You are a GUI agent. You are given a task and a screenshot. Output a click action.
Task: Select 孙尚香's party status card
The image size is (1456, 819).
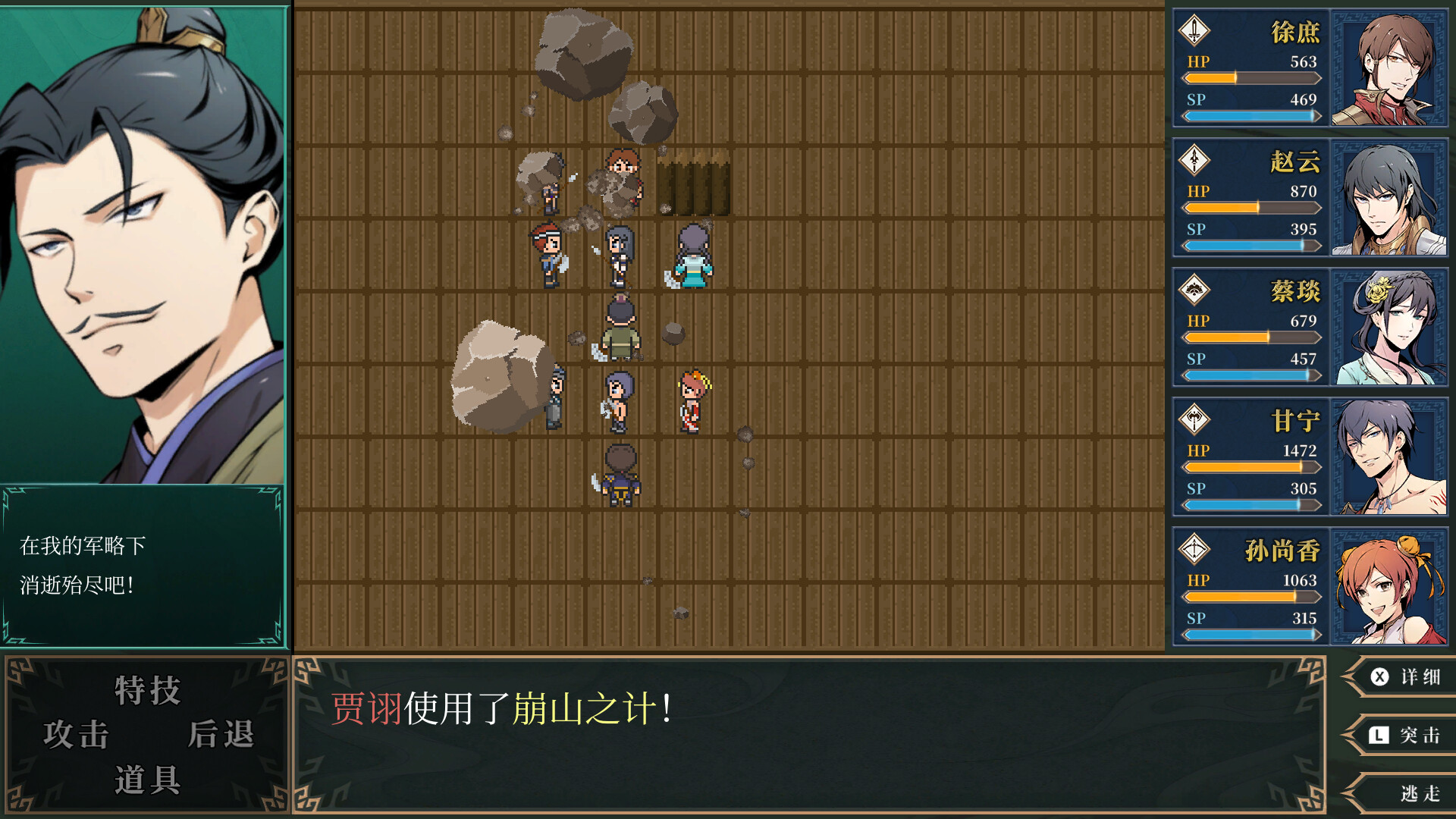[x=1310, y=587]
